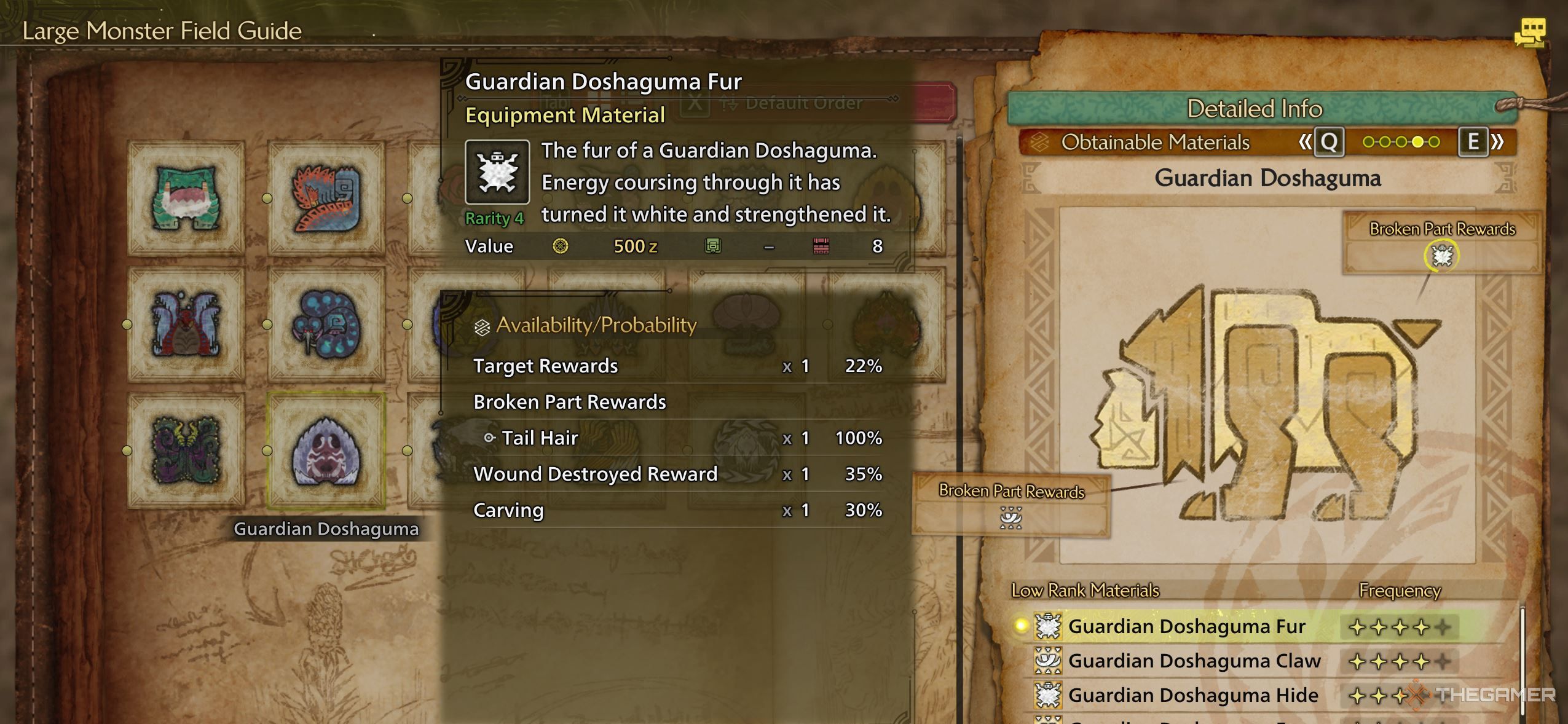Click the Tail Hair reward entry
The height and width of the screenshot is (724, 1568).
click(539, 438)
